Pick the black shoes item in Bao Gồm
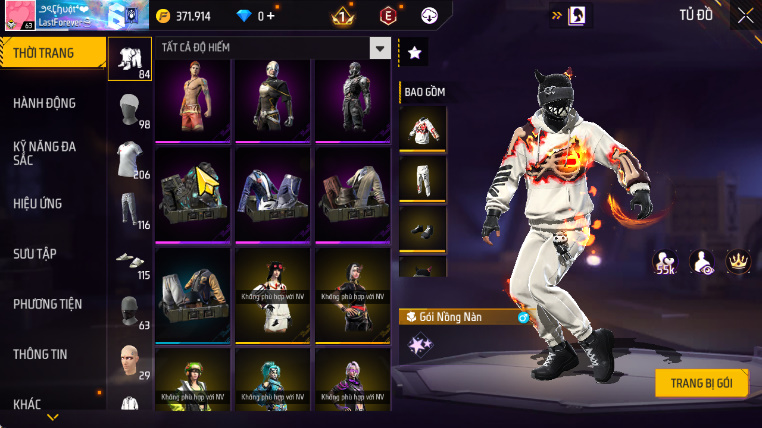This screenshot has width=762, height=428. 422,228
